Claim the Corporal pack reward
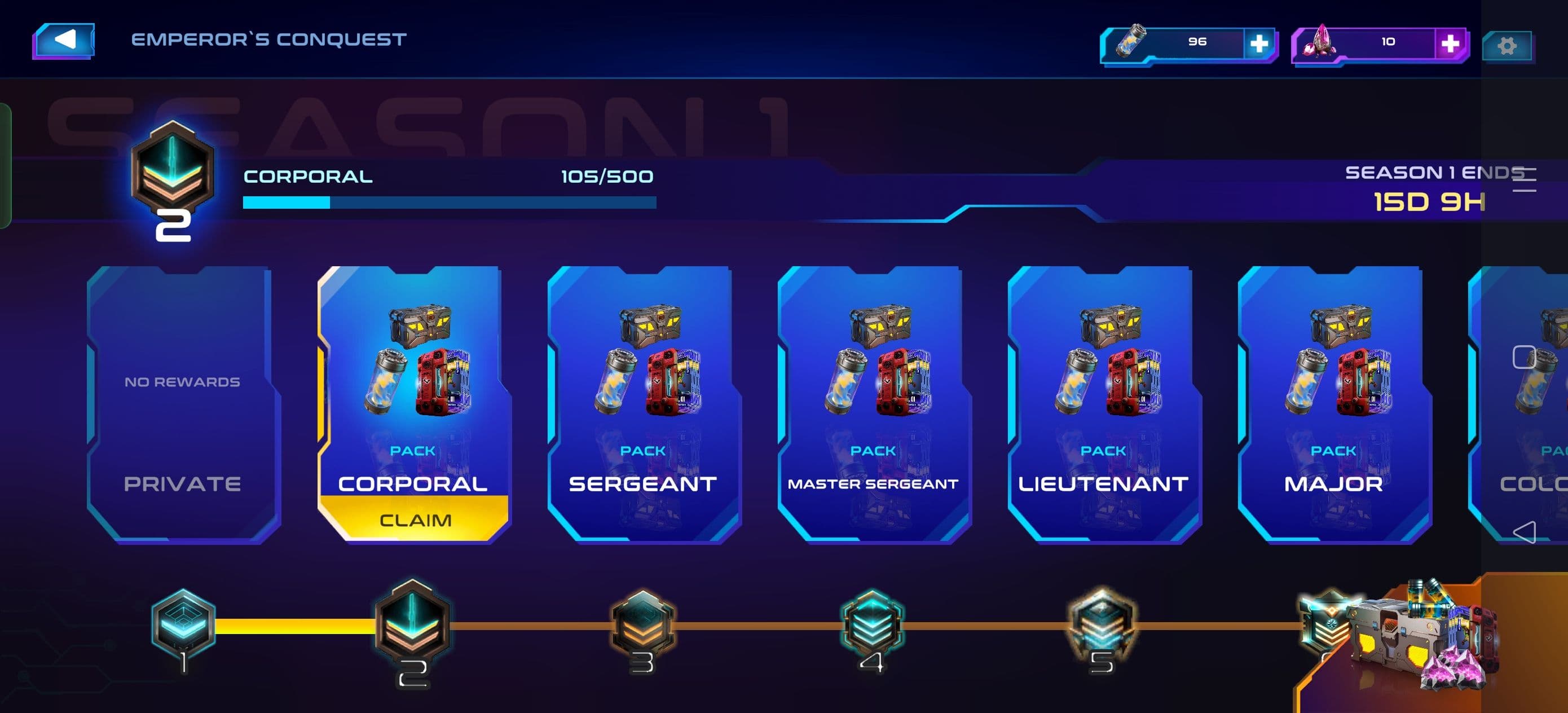This screenshot has height=713, width=1568. pos(415,520)
